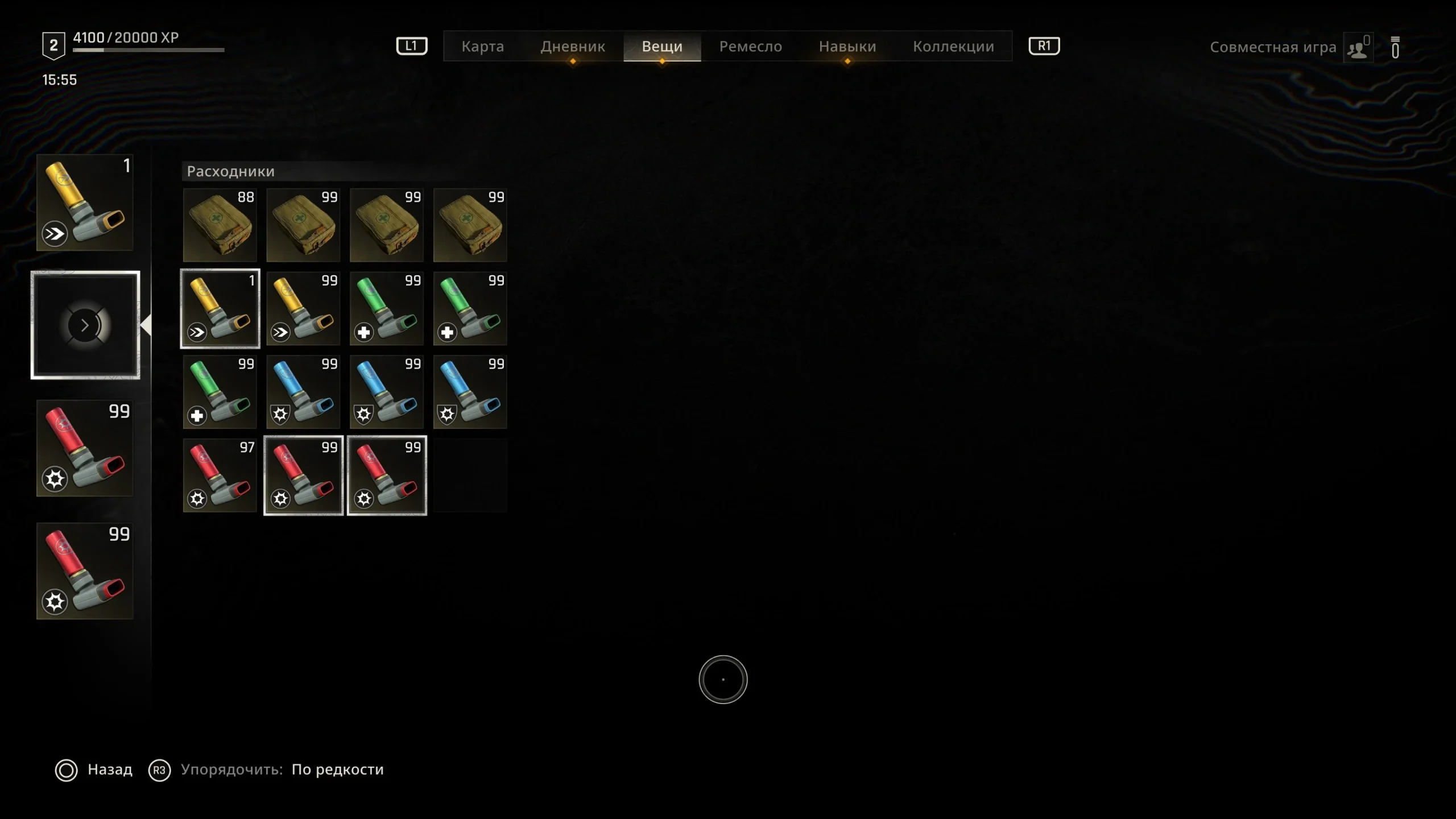Select the Вещи tab
The width and height of the screenshot is (1456, 819).
pos(662,46)
